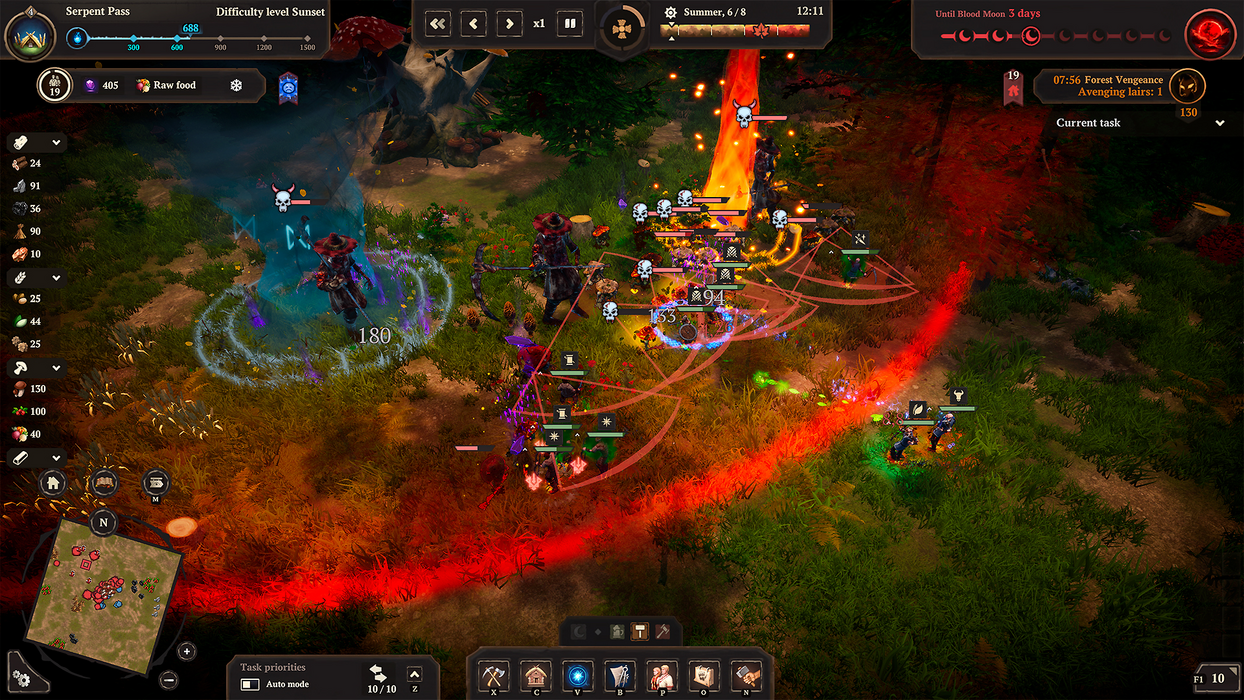Pause the game speed
This screenshot has height=700, width=1244.
(x=570, y=23)
